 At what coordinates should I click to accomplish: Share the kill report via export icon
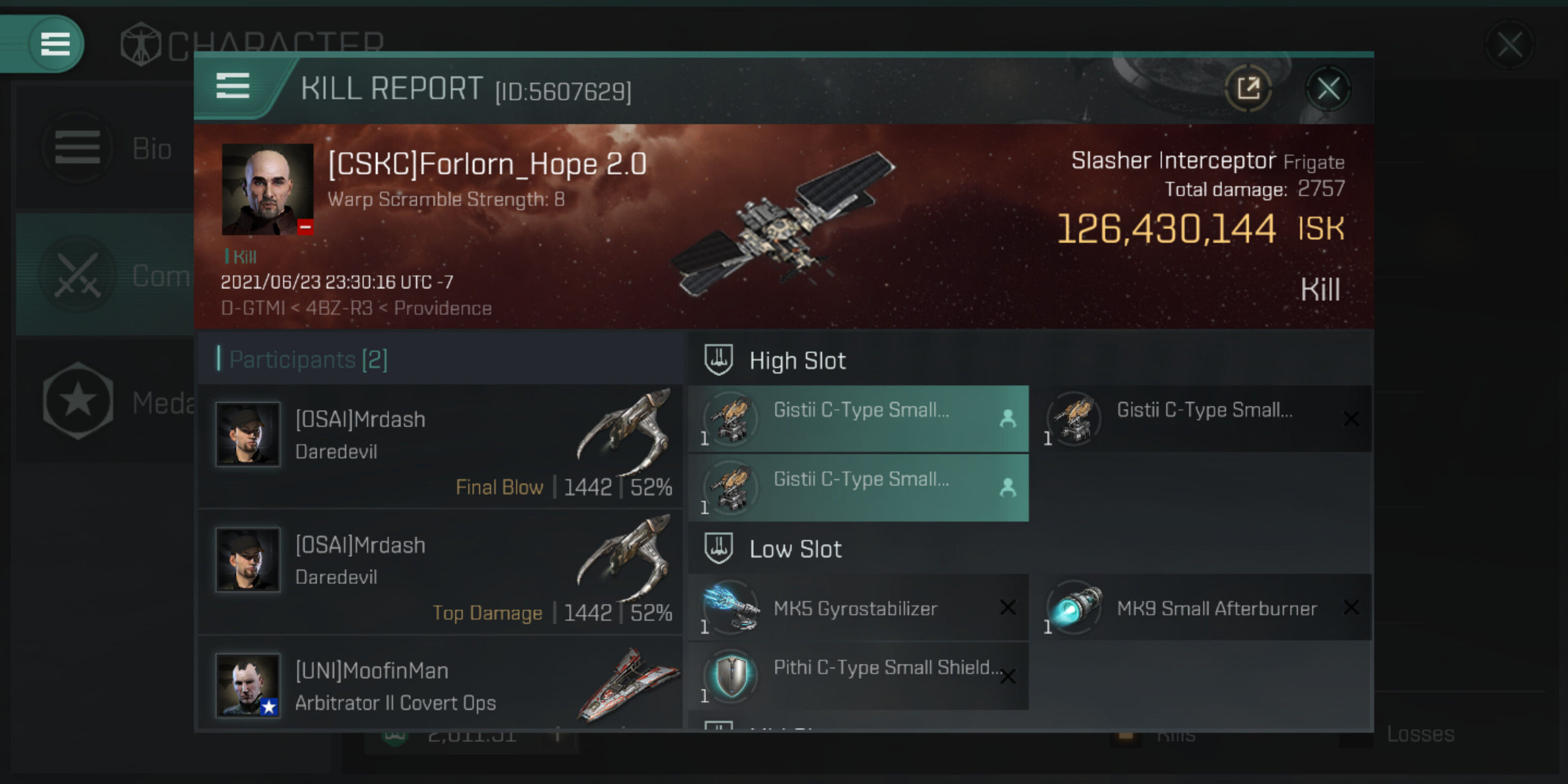point(1248,89)
